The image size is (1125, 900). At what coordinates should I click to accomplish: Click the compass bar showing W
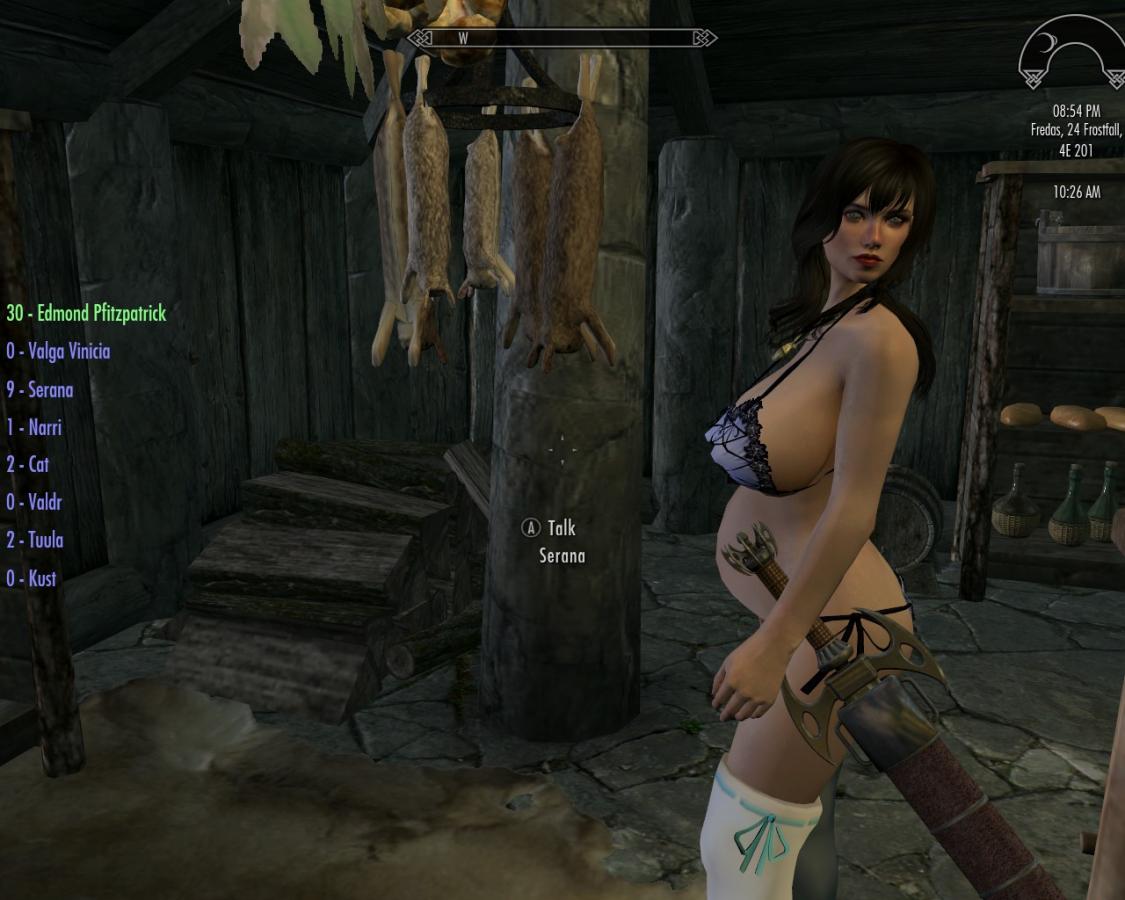(562, 38)
